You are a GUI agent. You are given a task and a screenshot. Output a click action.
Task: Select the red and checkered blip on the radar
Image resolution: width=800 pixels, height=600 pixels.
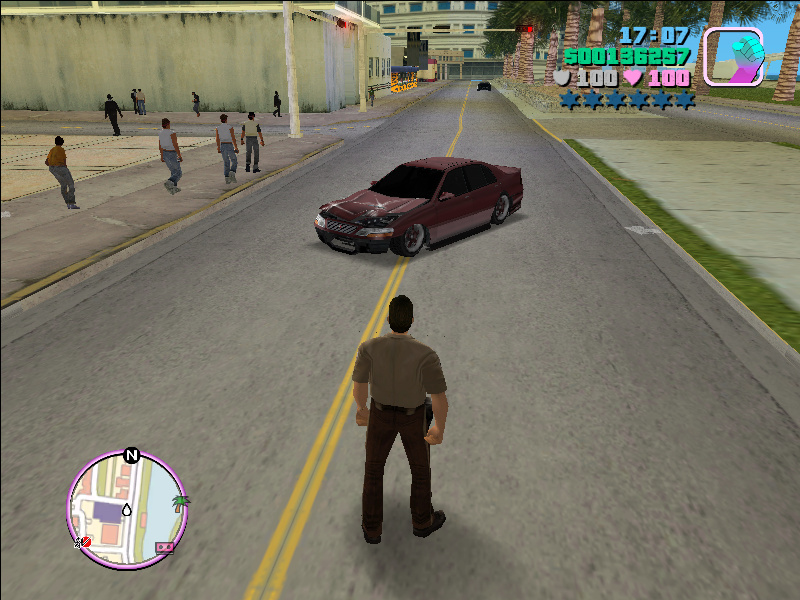coord(83,542)
